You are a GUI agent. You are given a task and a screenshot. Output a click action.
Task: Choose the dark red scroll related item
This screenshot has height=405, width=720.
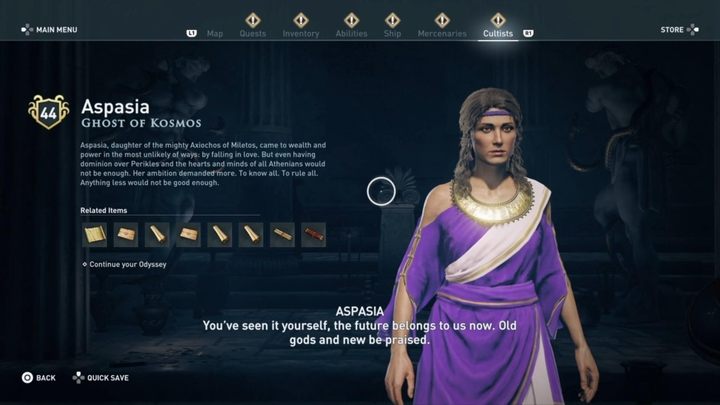click(x=313, y=235)
